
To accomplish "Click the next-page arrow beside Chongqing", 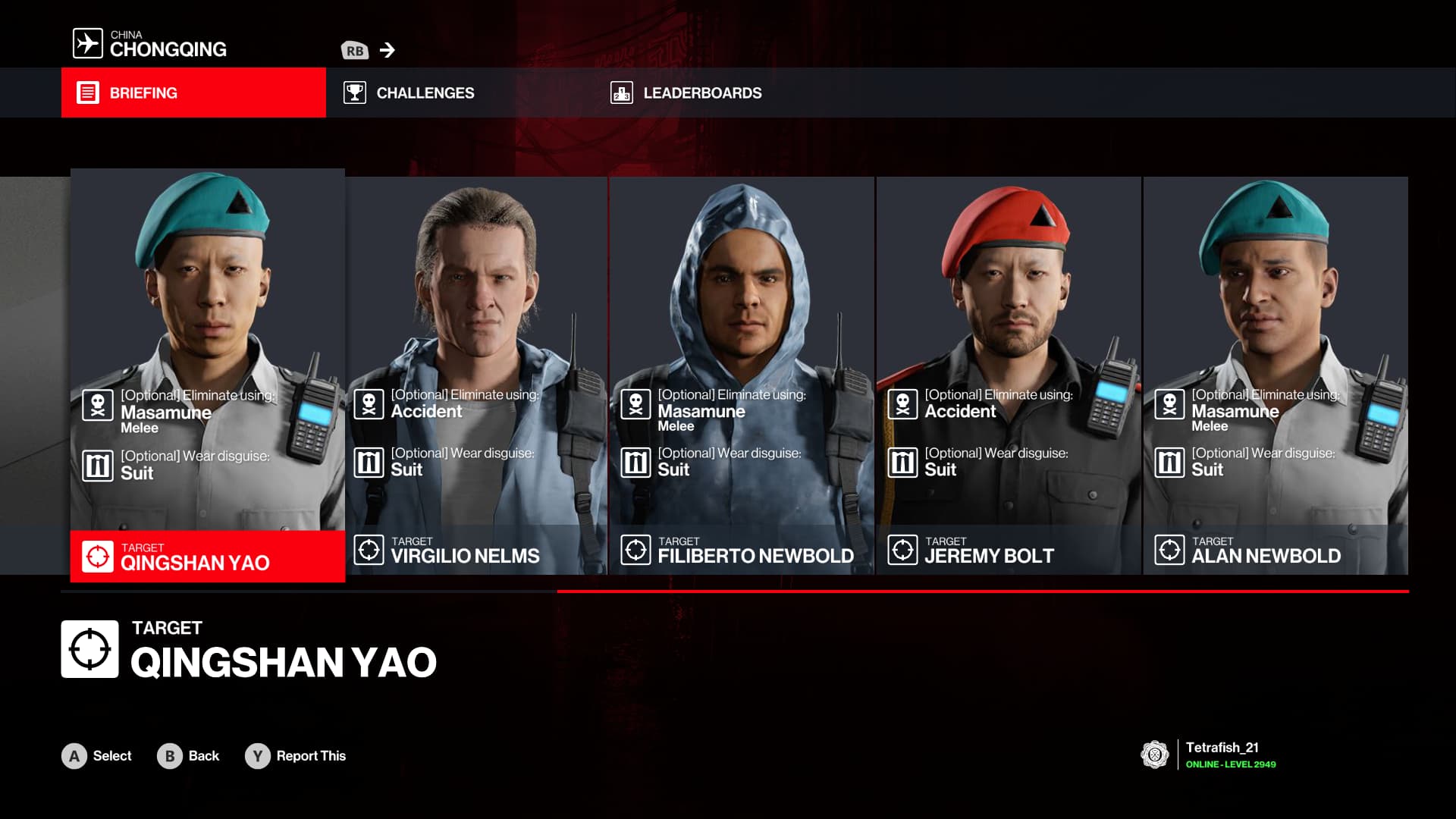I will pyautogui.click(x=387, y=50).
